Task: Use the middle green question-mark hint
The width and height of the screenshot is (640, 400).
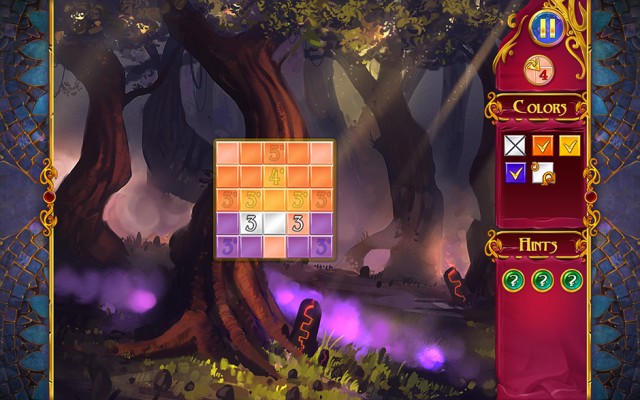Action: [x=542, y=280]
